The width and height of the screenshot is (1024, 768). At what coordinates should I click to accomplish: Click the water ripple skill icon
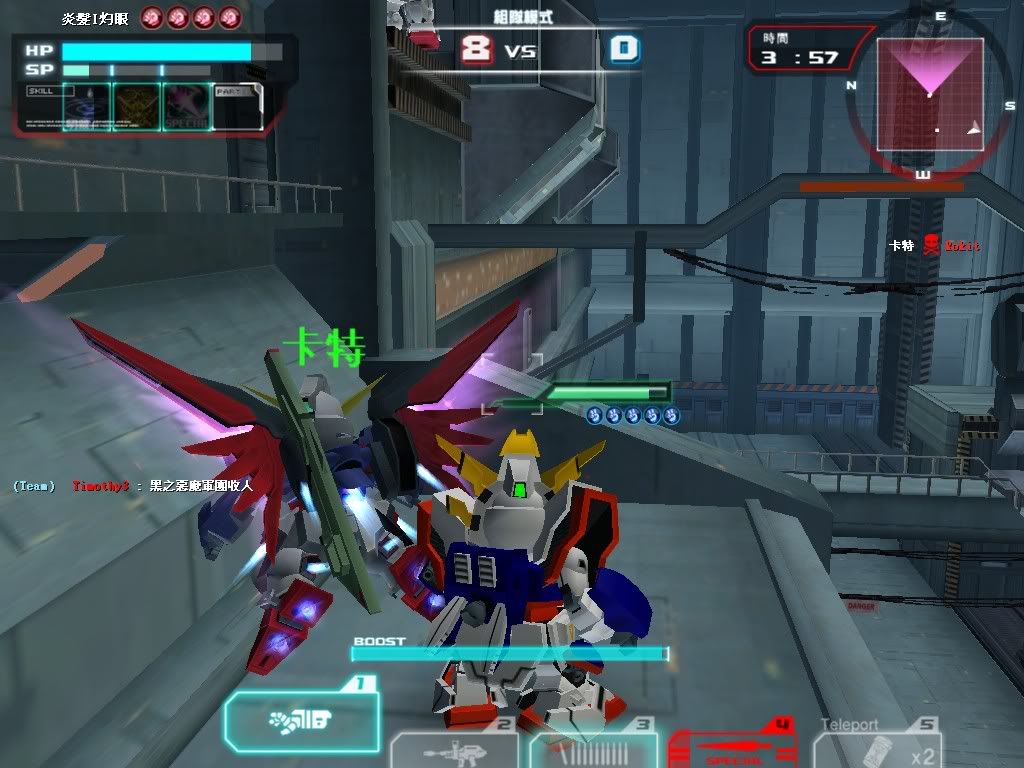click(x=86, y=106)
